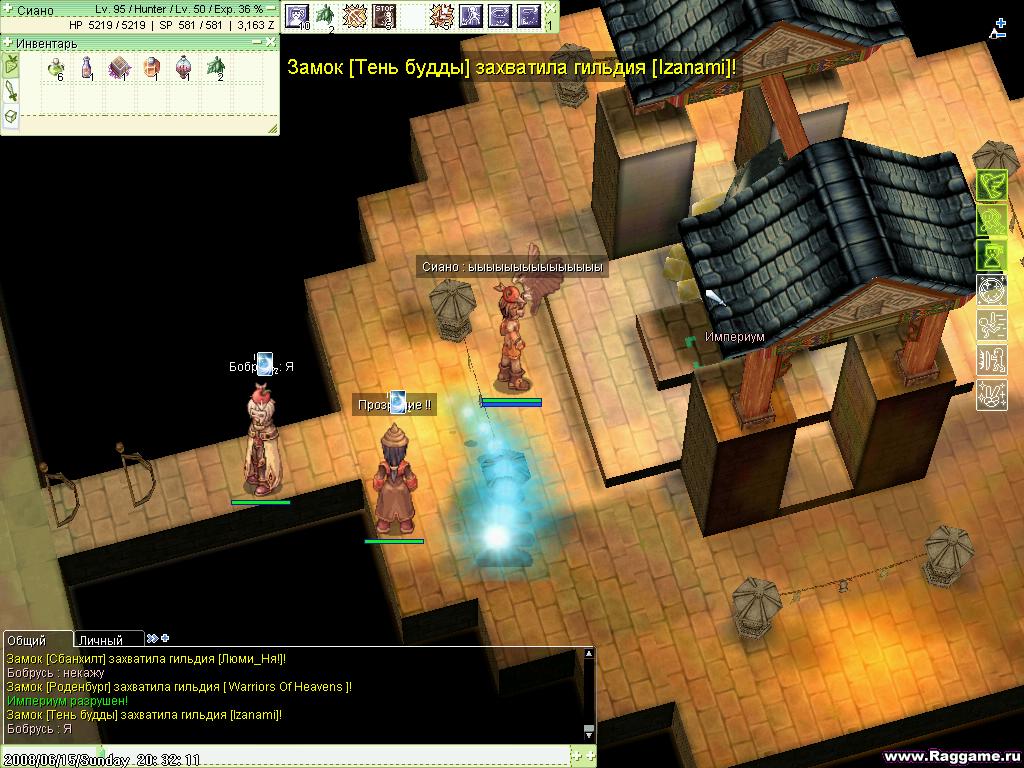Image resolution: width=1024 pixels, height=768 pixels.
Task: Select the red round flask in inventory
Action: click(x=183, y=68)
